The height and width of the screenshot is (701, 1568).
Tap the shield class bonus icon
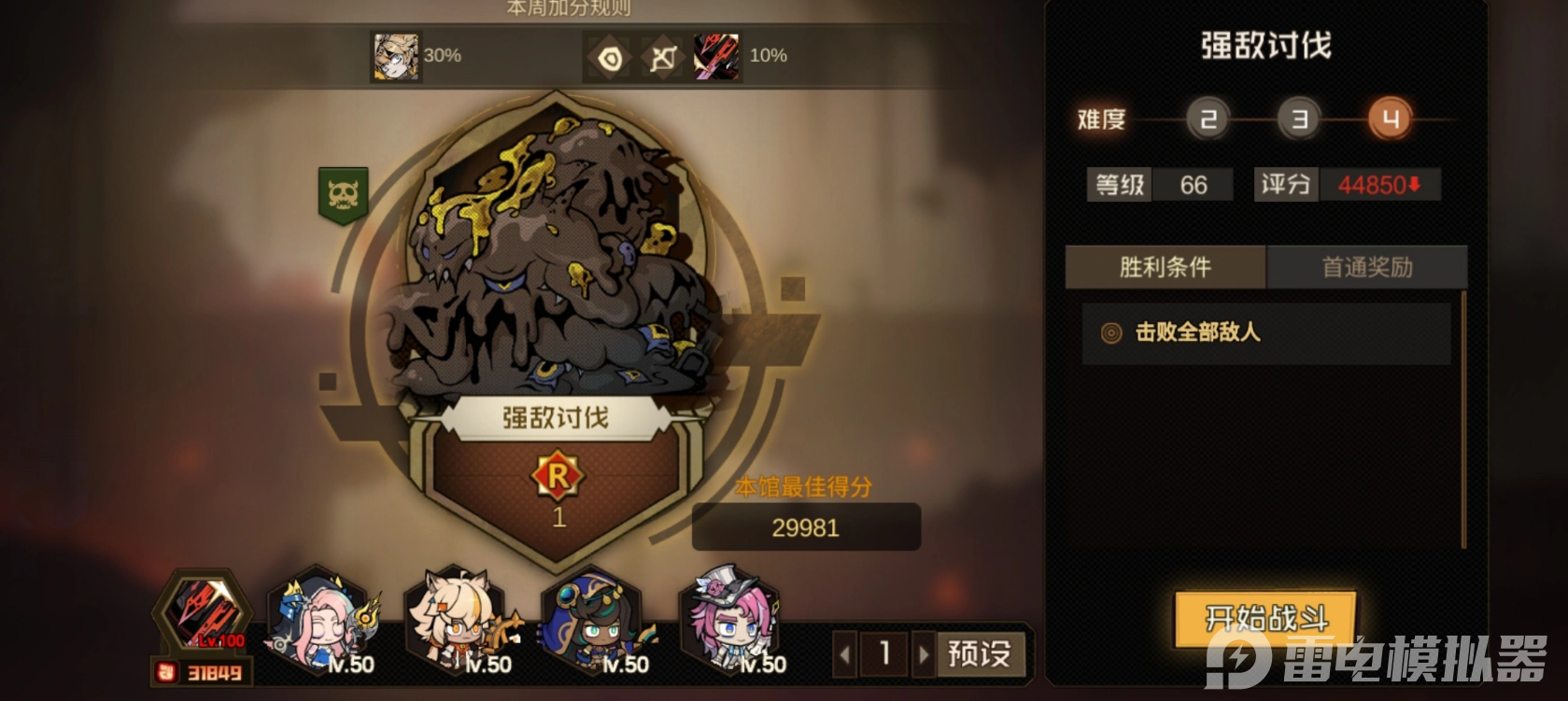pyautogui.click(x=610, y=58)
